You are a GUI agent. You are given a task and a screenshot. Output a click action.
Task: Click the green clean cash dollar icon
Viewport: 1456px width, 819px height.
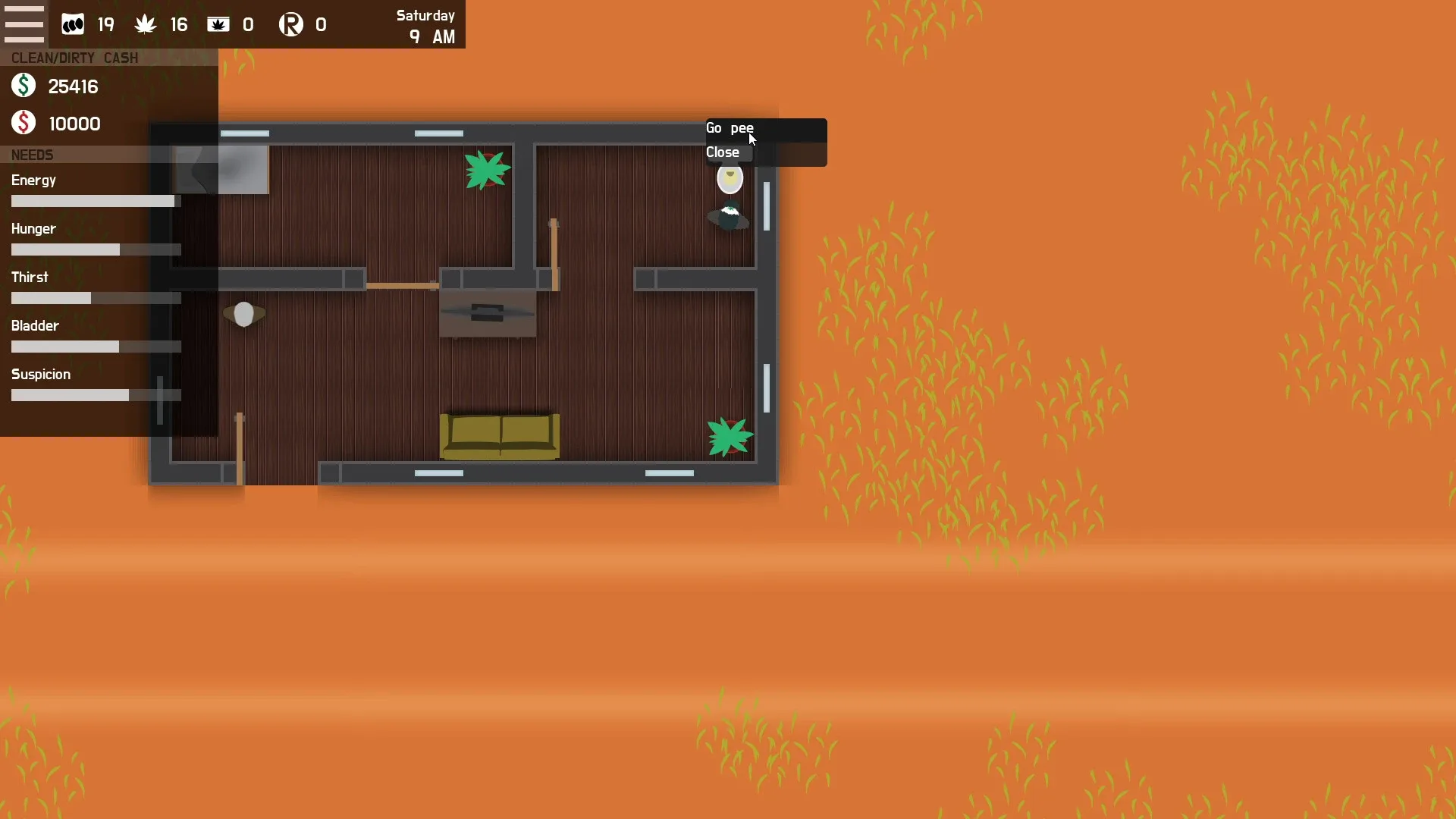click(22, 85)
